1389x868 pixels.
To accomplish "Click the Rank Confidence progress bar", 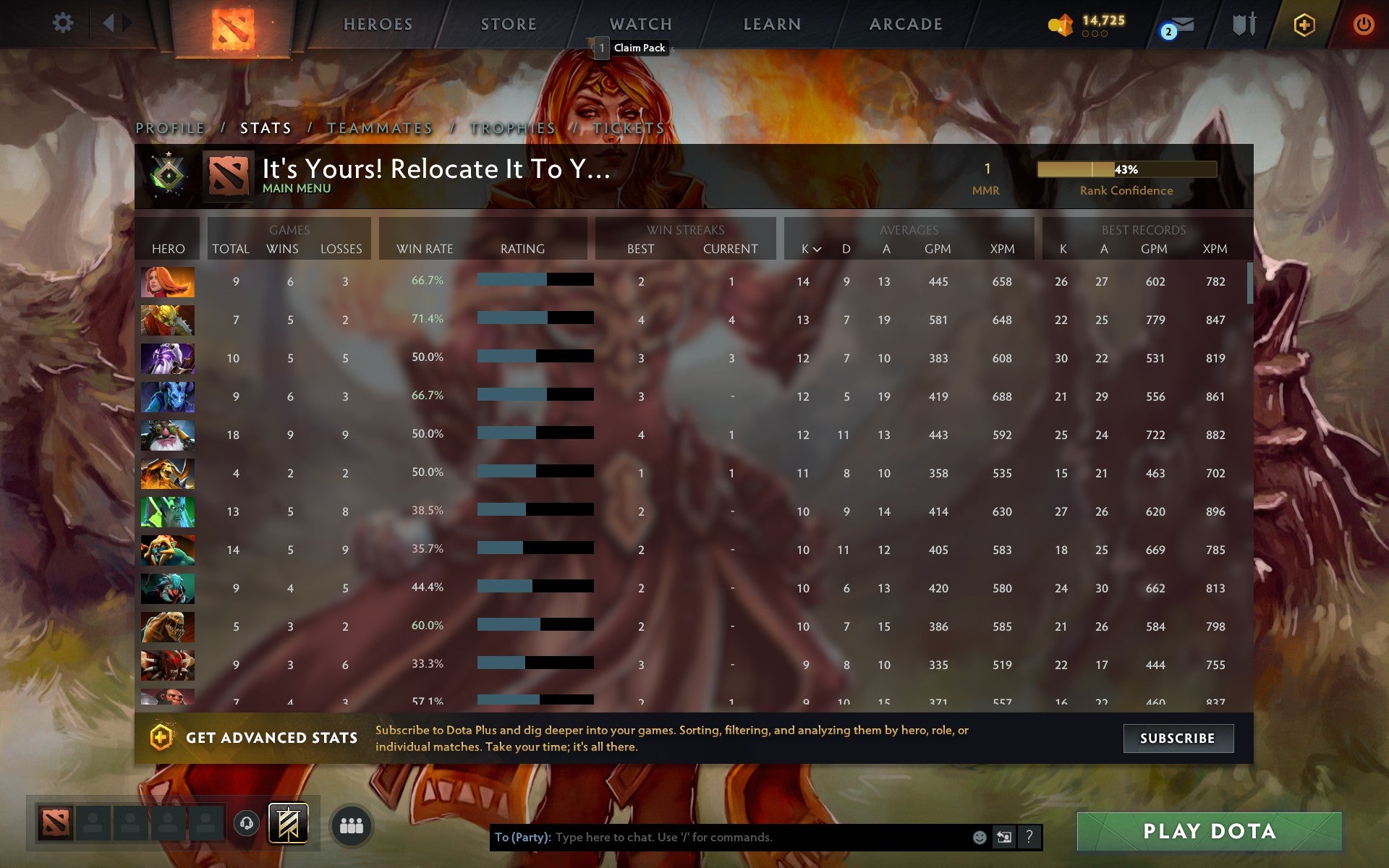I will pyautogui.click(x=1128, y=169).
